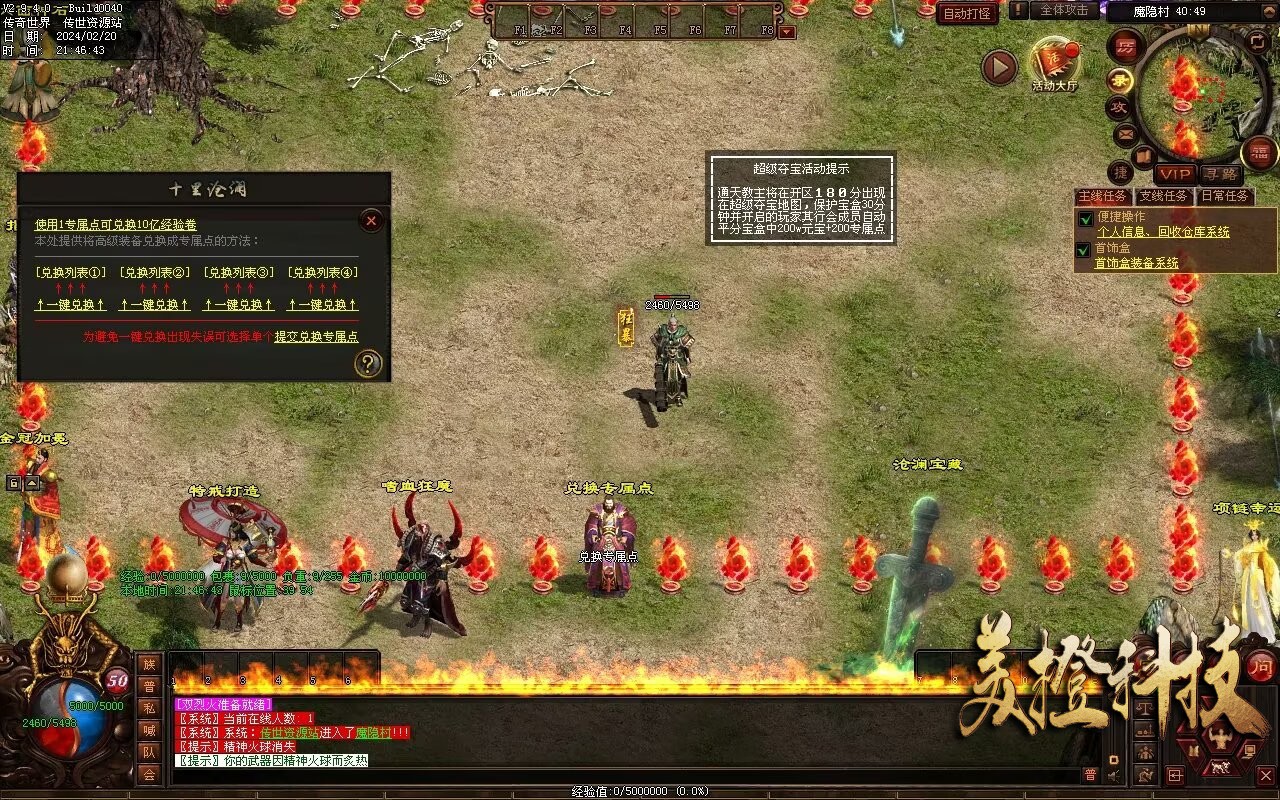The image size is (1280, 800).
Task: Toggle 自动打怪 auto-fight button
Action: (967, 13)
